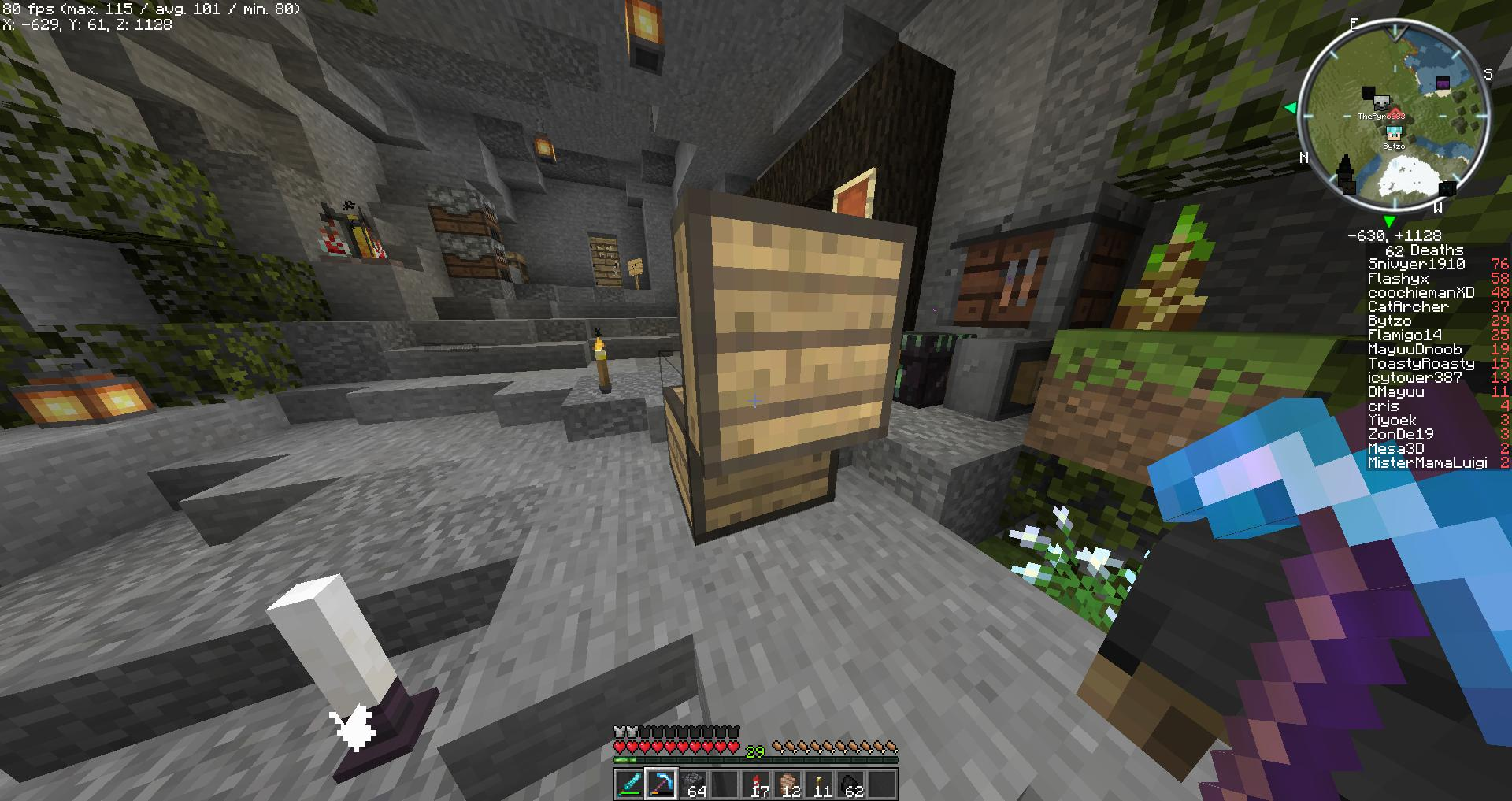Click the experience level number 29
The image size is (1512, 801).
click(x=754, y=751)
